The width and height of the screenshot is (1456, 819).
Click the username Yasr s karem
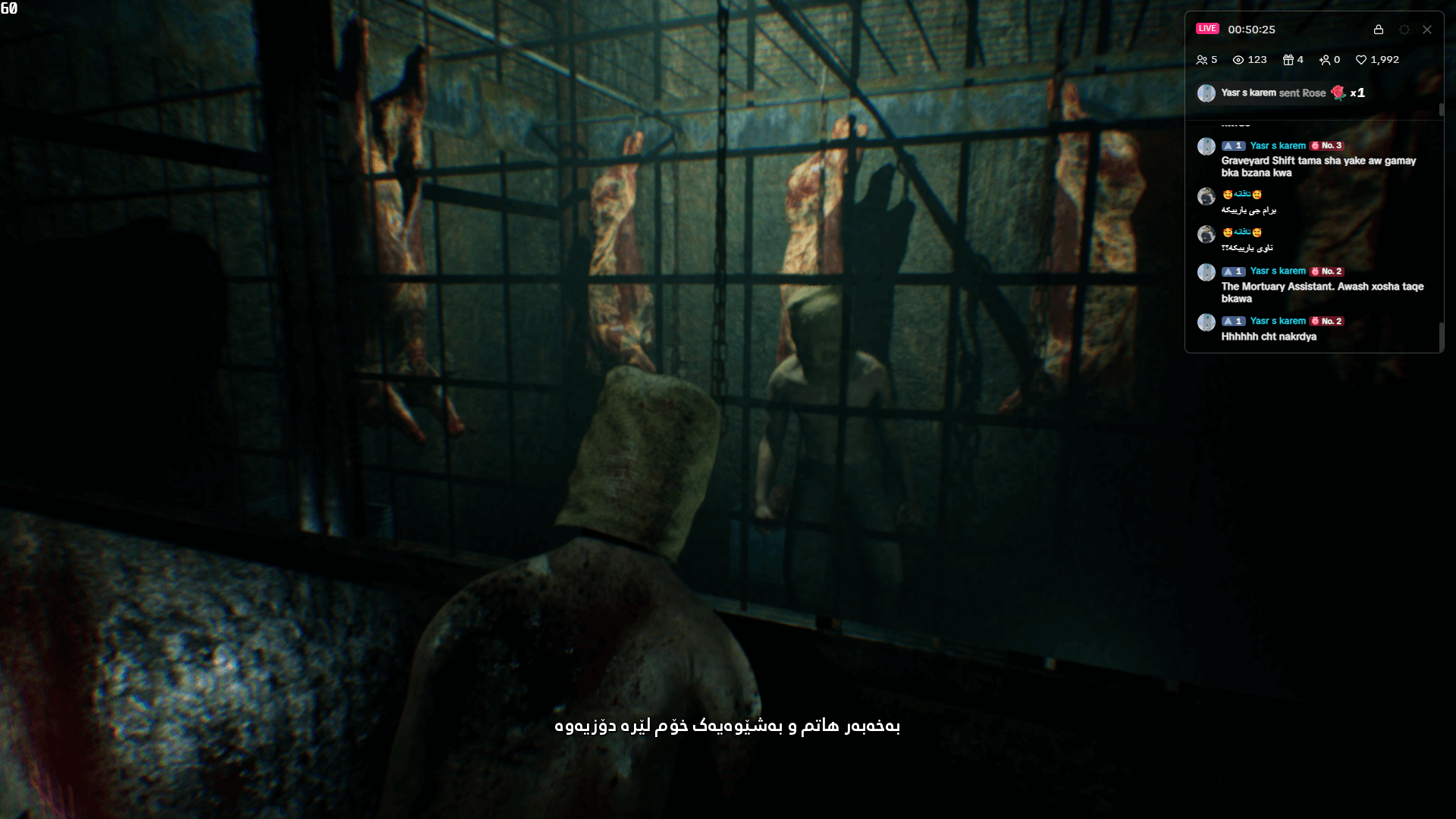tap(1278, 145)
